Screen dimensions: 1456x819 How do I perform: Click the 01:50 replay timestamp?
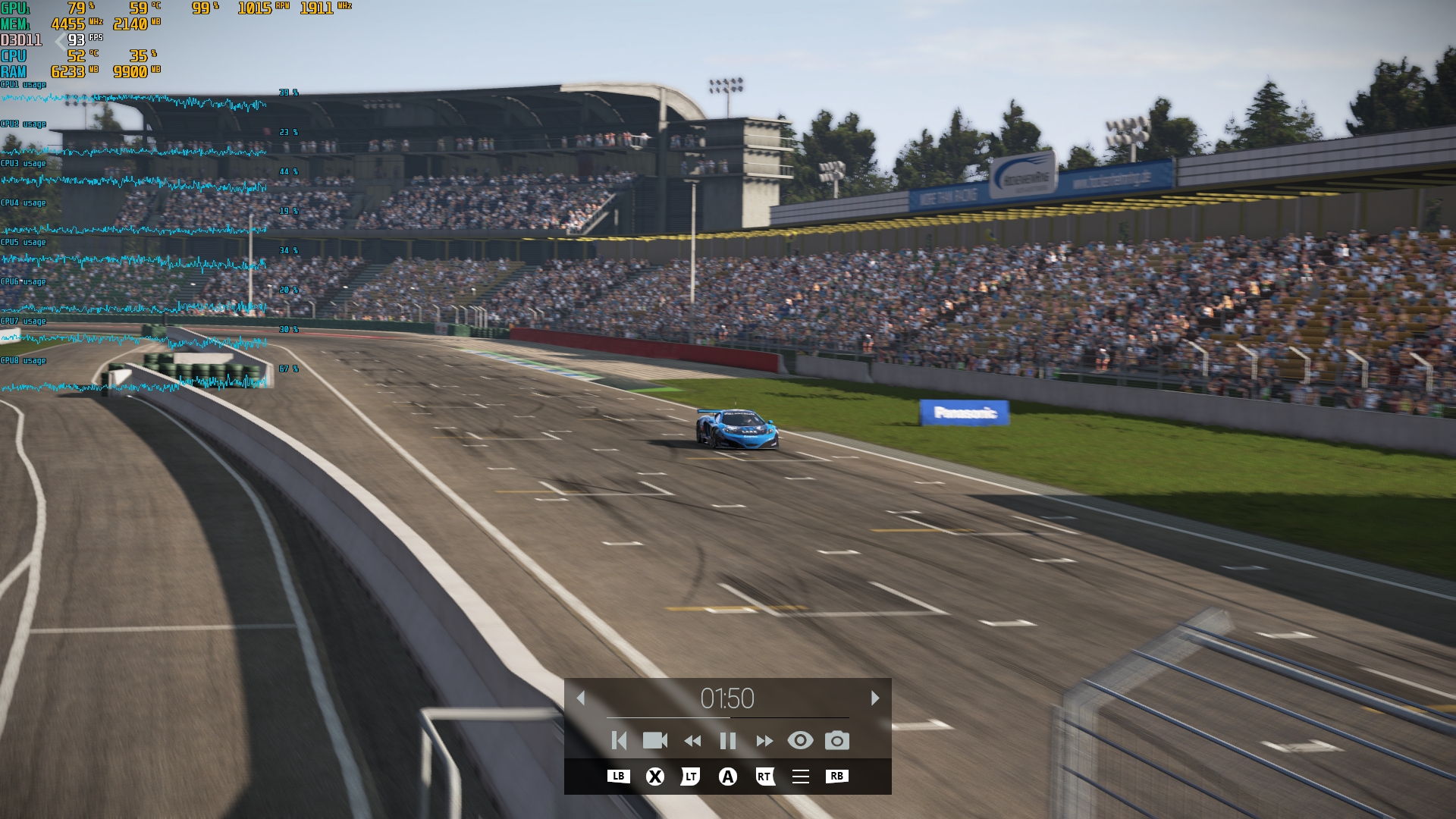[x=726, y=699]
